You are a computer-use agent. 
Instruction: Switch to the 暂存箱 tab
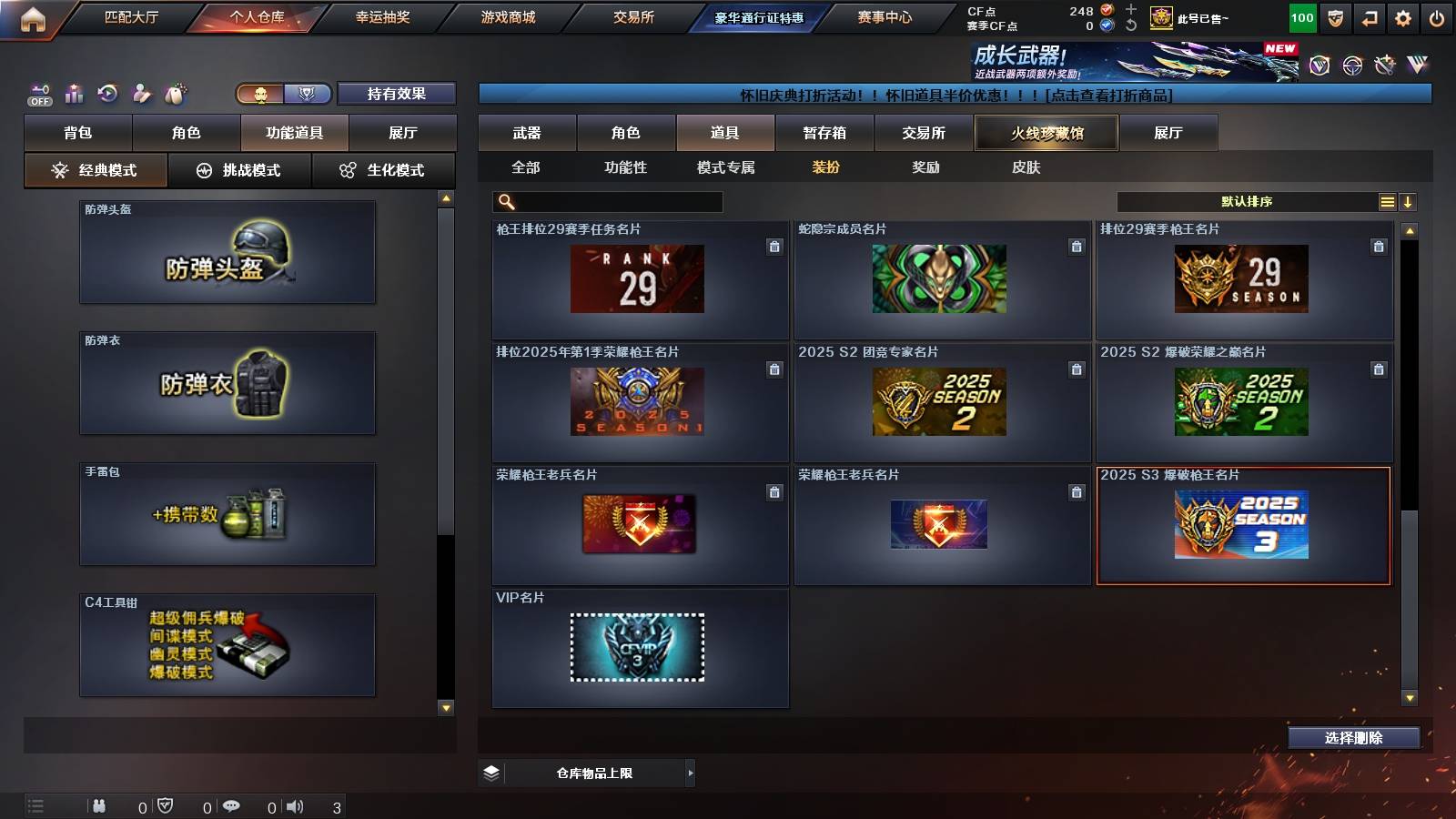(822, 133)
